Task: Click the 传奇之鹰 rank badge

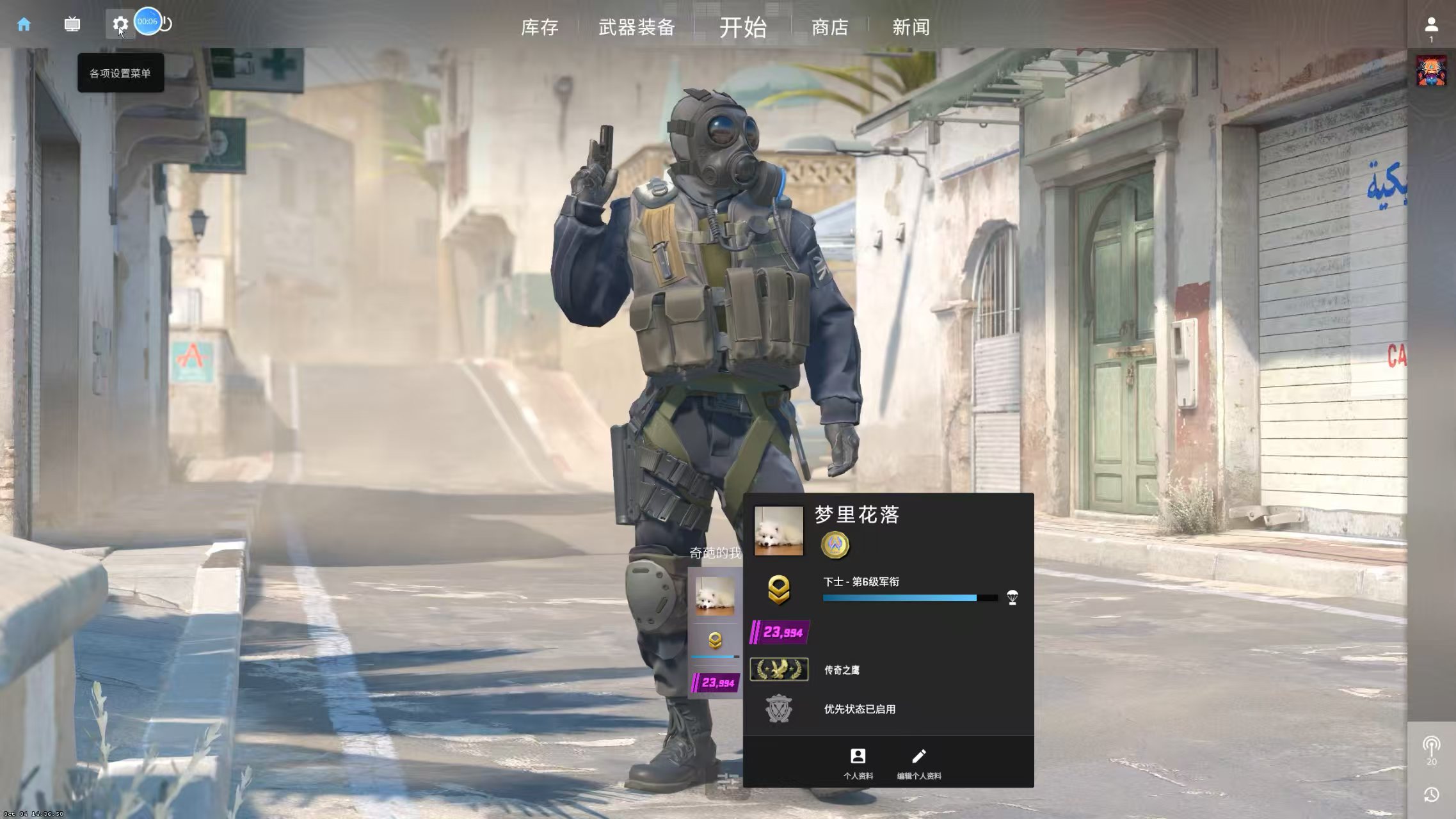Action: pyautogui.click(x=779, y=669)
